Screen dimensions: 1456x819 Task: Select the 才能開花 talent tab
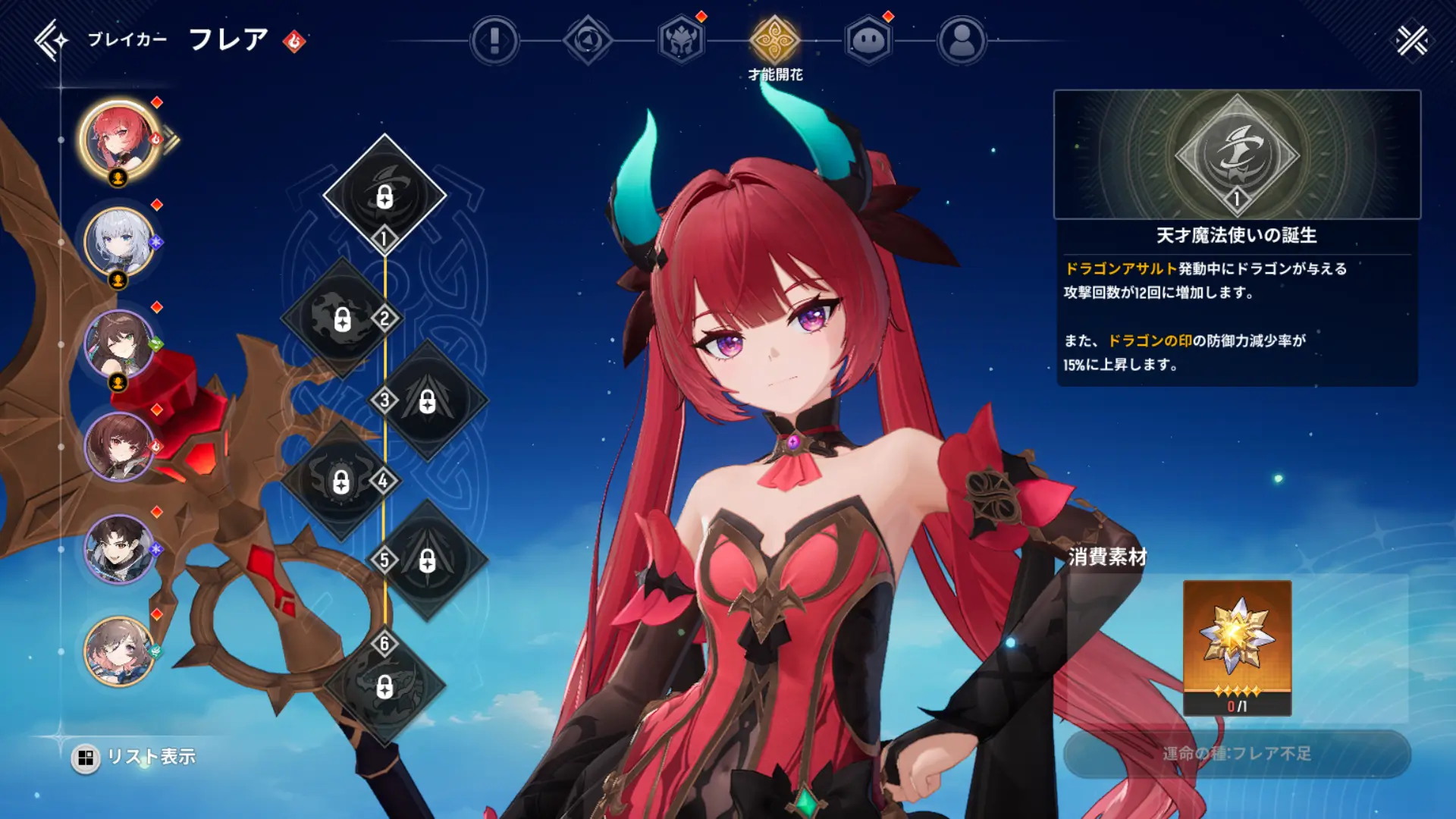pyautogui.click(x=774, y=40)
